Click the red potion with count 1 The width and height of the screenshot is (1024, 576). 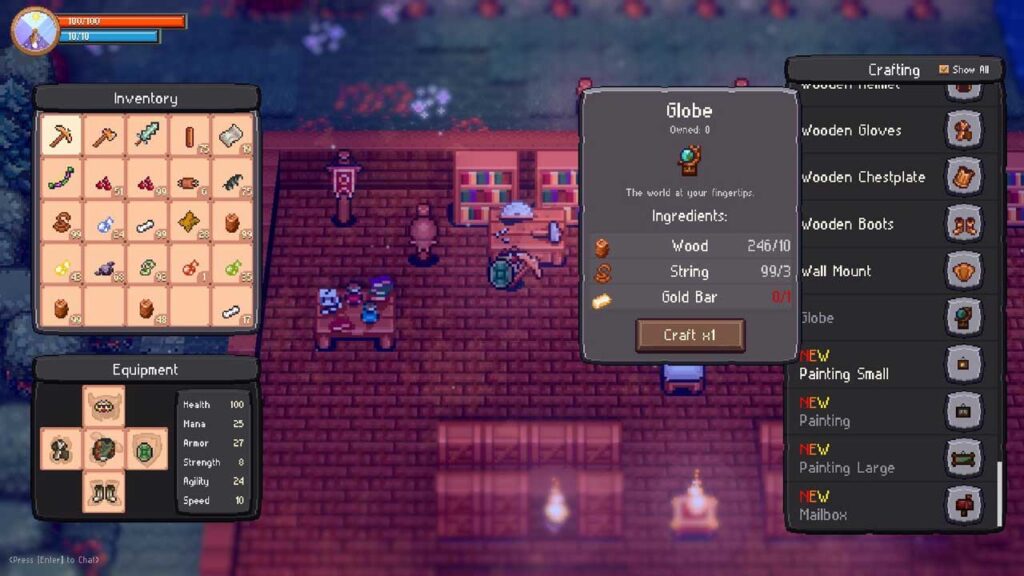(x=190, y=265)
